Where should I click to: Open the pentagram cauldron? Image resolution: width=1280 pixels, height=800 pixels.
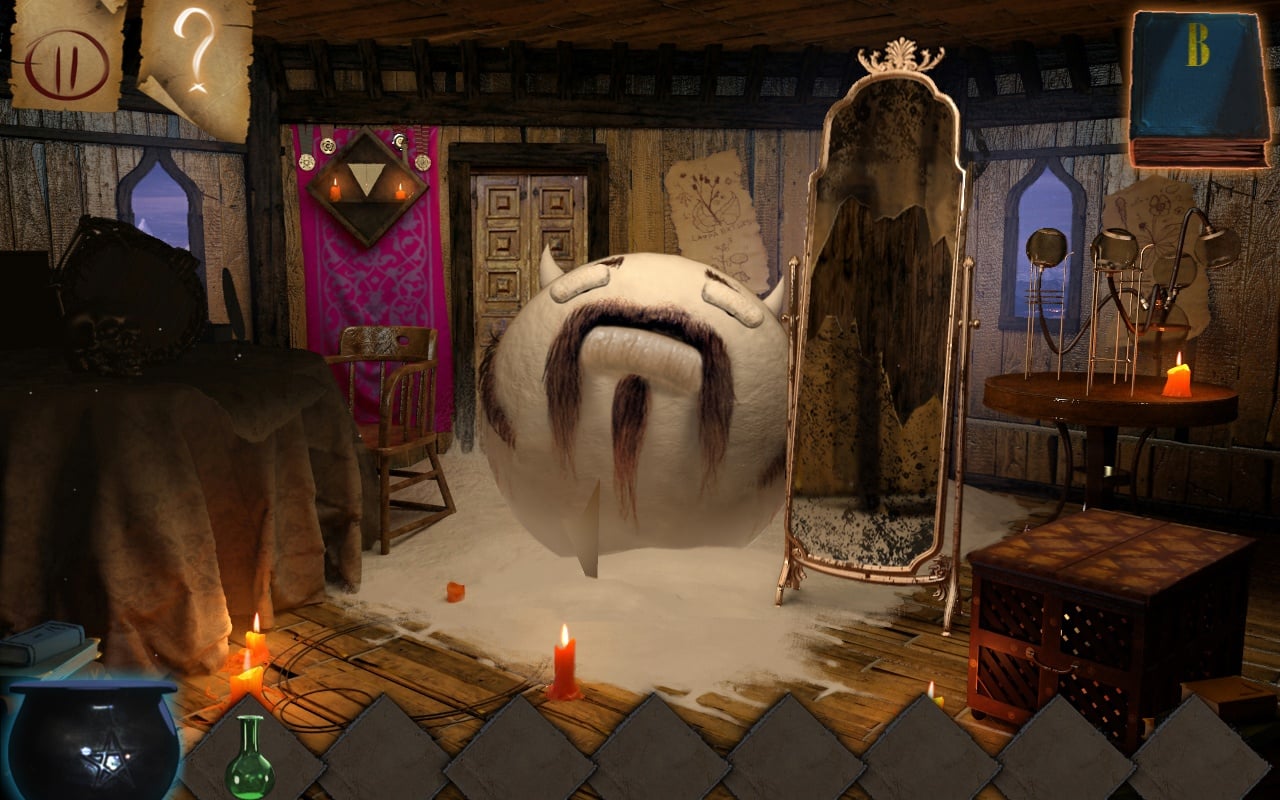pos(94,742)
